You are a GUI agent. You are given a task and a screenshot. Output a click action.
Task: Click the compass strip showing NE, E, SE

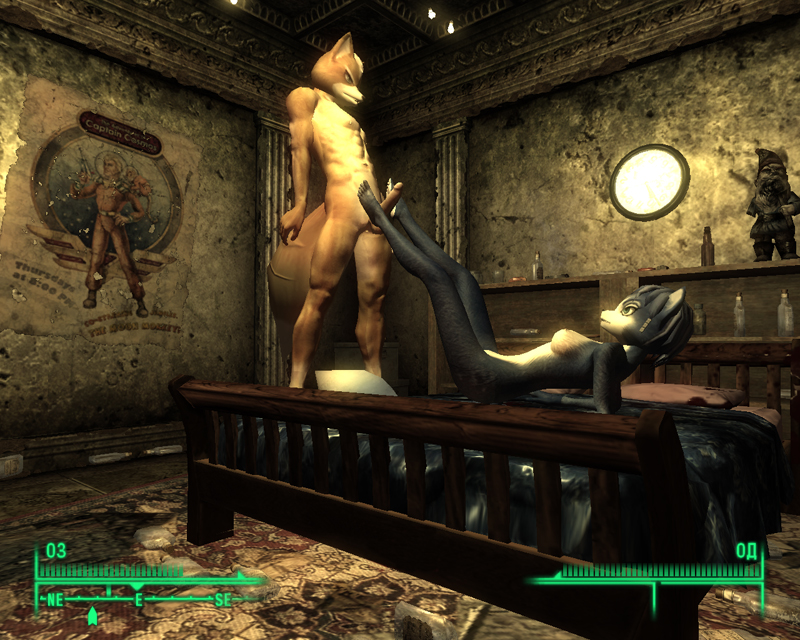(x=138, y=600)
